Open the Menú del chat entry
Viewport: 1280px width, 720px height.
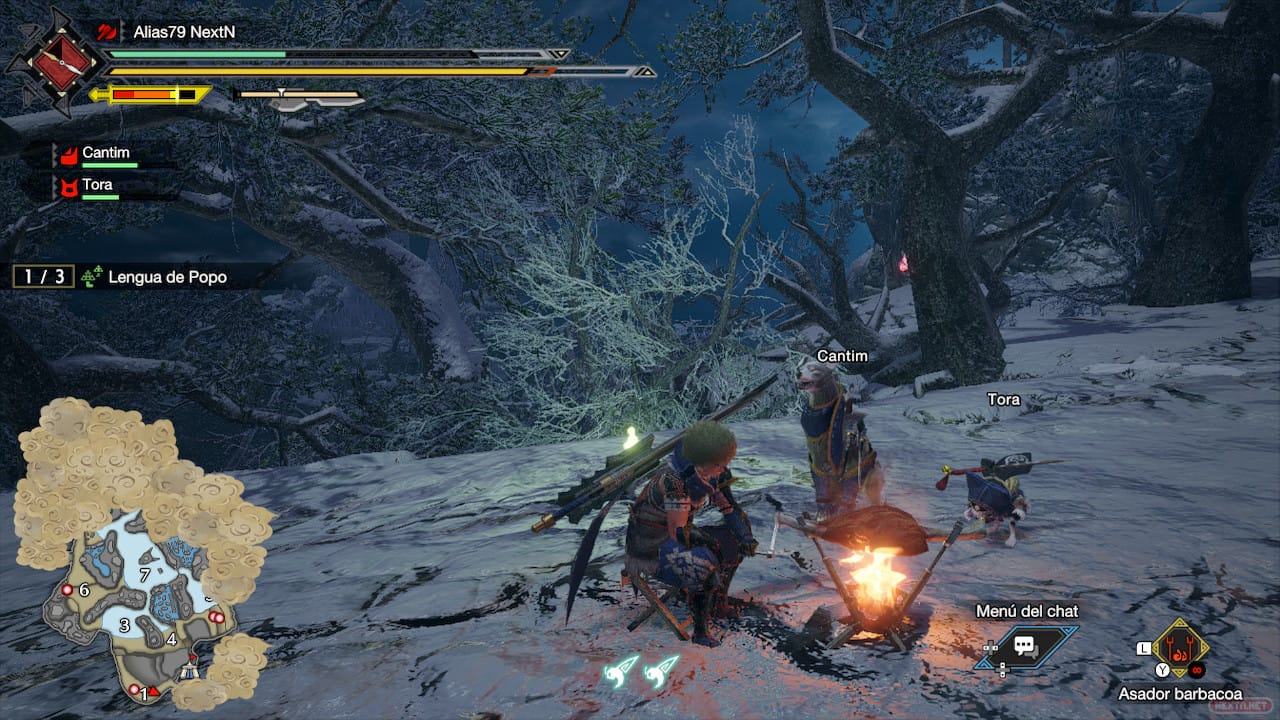(x=1027, y=610)
